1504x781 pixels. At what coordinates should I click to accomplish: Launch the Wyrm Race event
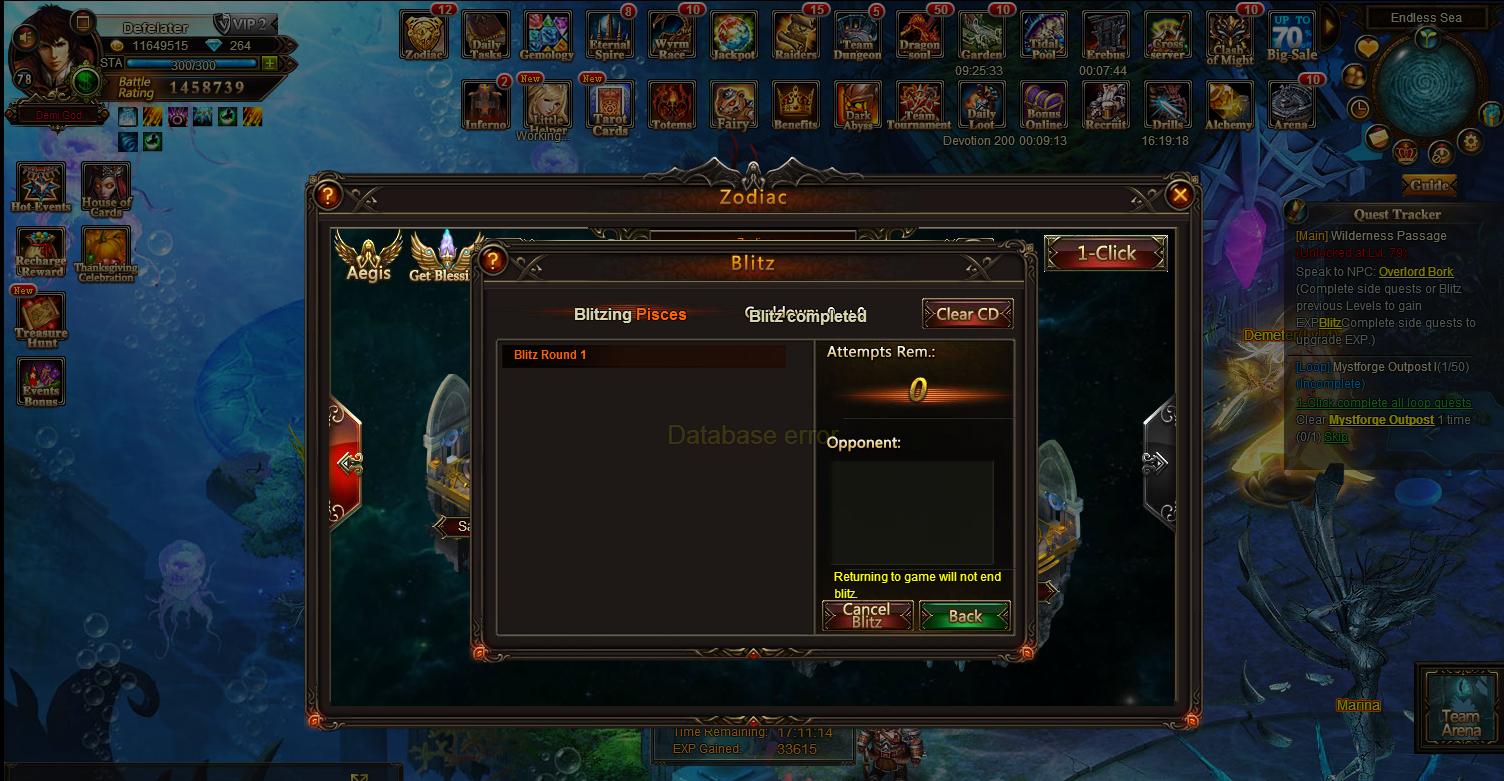click(671, 37)
